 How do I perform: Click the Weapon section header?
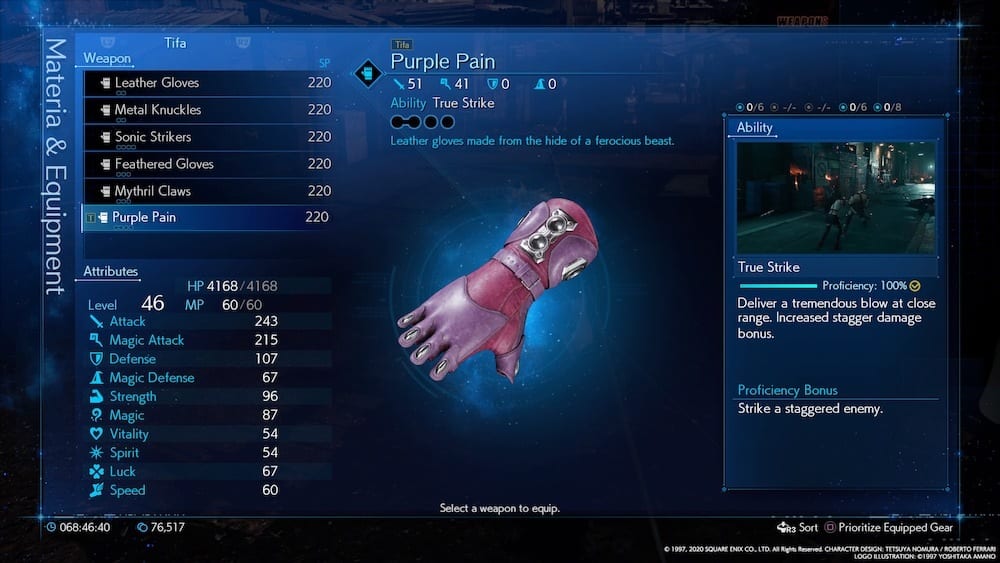point(107,59)
